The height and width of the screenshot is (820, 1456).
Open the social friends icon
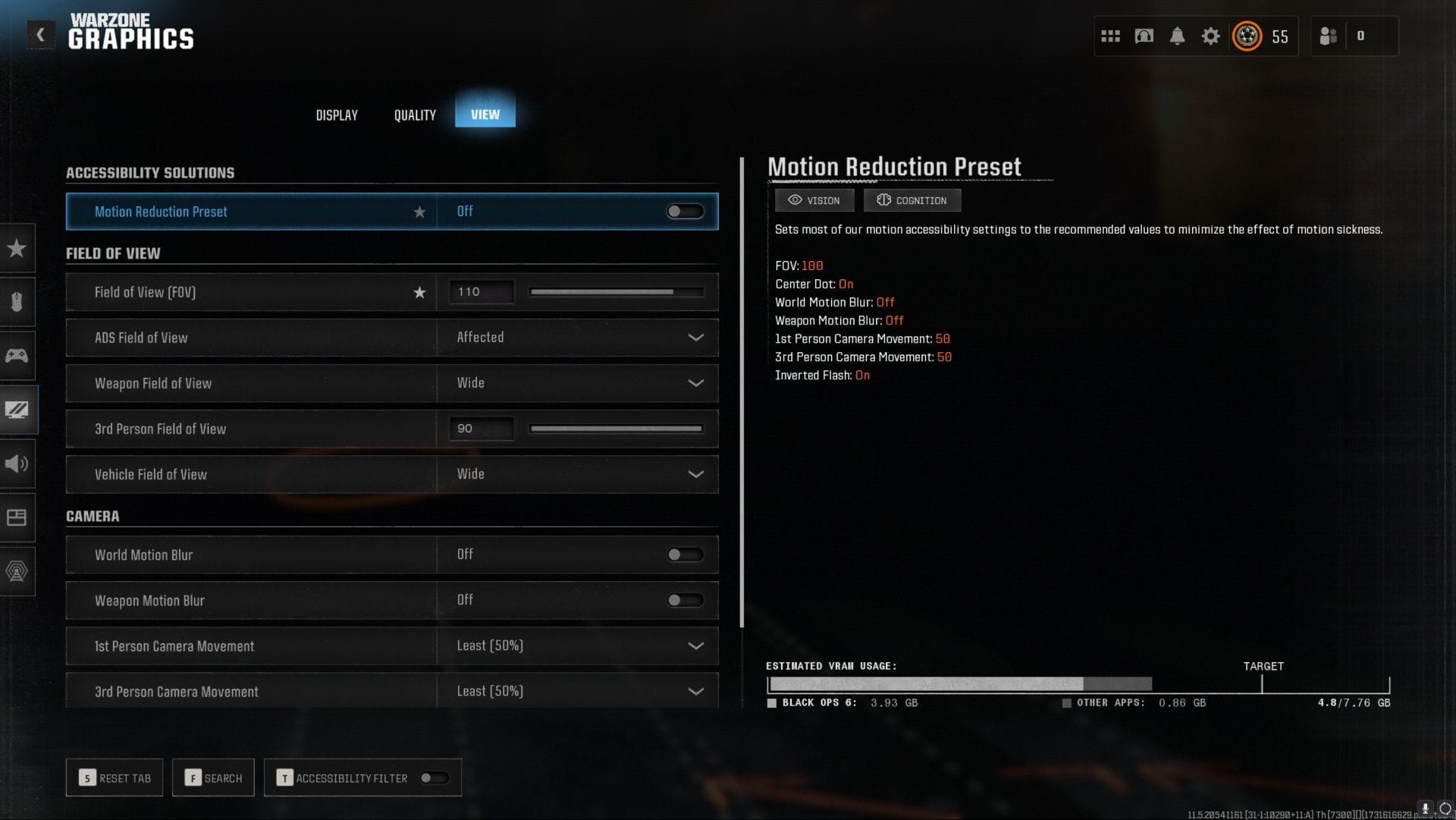tap(1328, 35)
